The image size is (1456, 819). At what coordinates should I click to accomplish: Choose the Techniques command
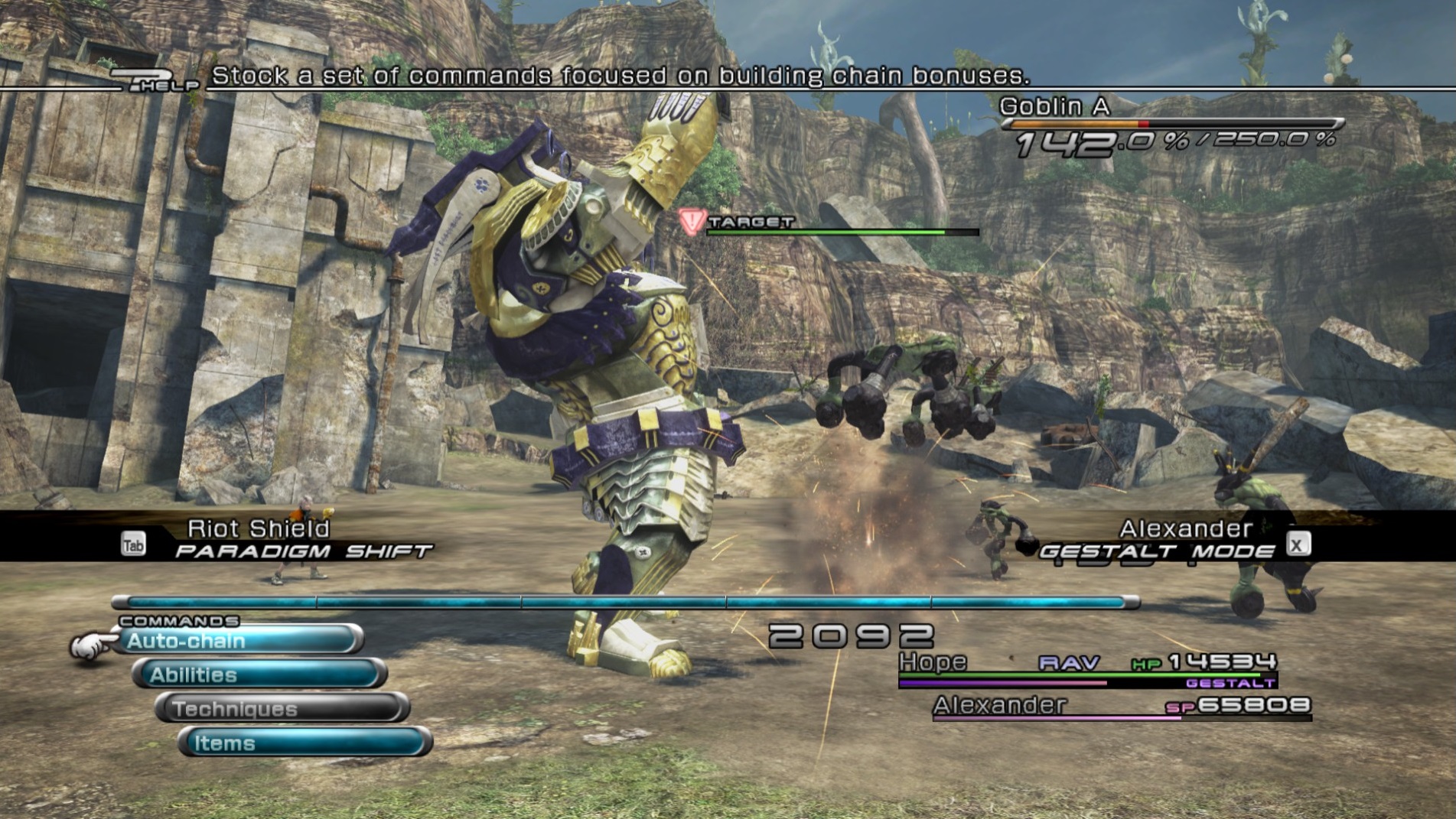282,709
